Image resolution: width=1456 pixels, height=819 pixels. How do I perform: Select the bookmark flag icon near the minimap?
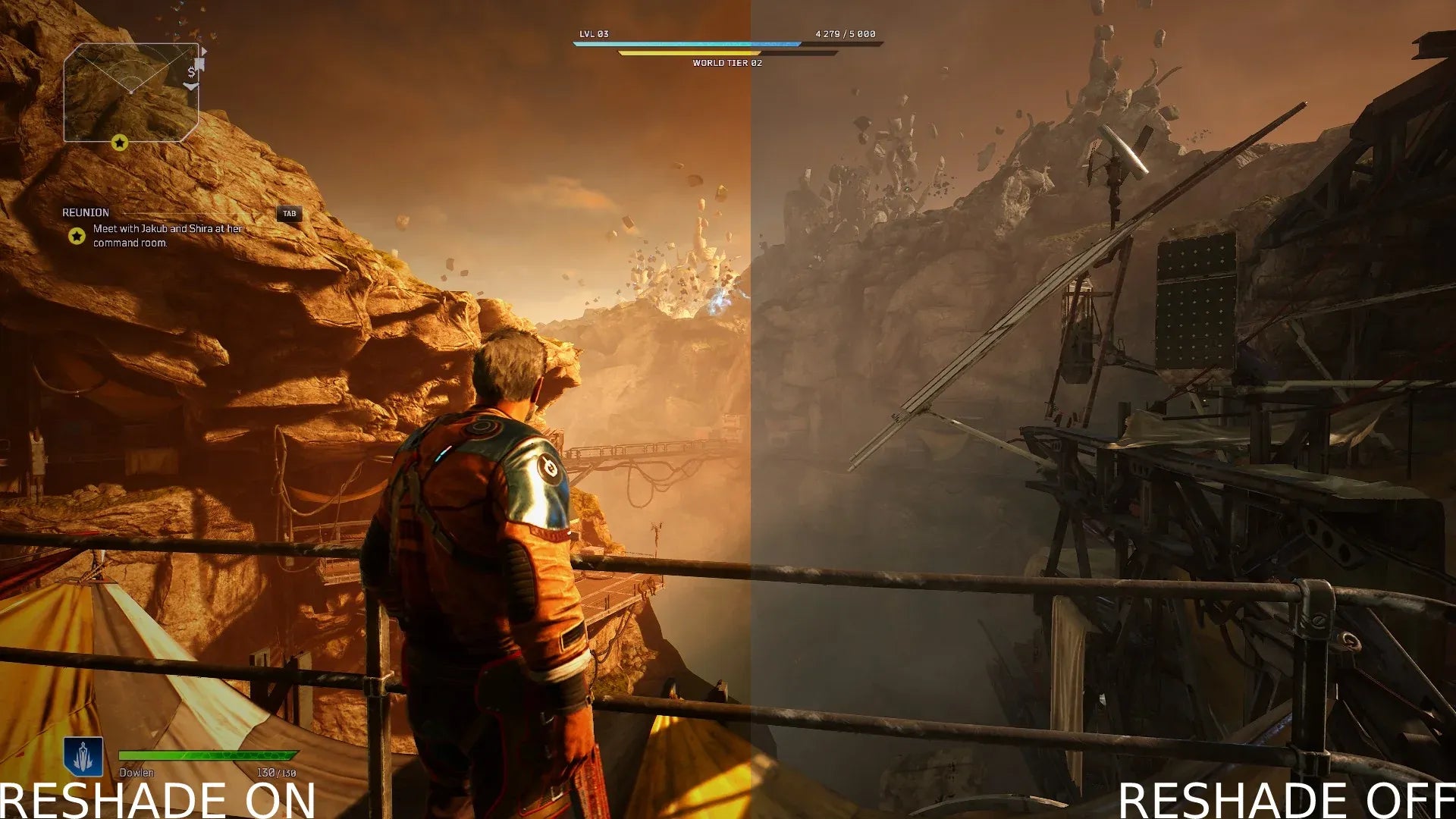(199, 63)
